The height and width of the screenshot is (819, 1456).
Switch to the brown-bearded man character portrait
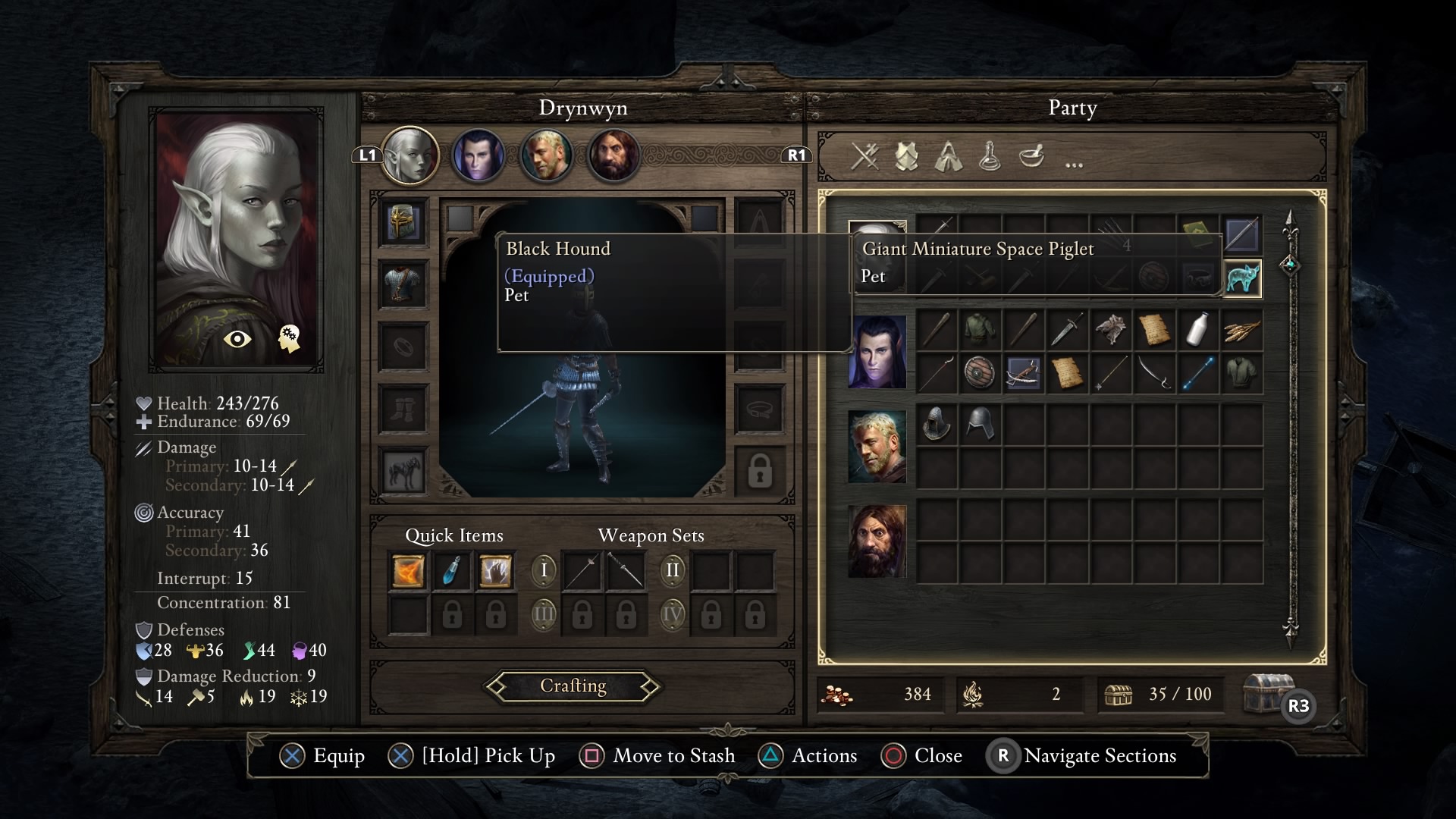(x=613, y=155)
